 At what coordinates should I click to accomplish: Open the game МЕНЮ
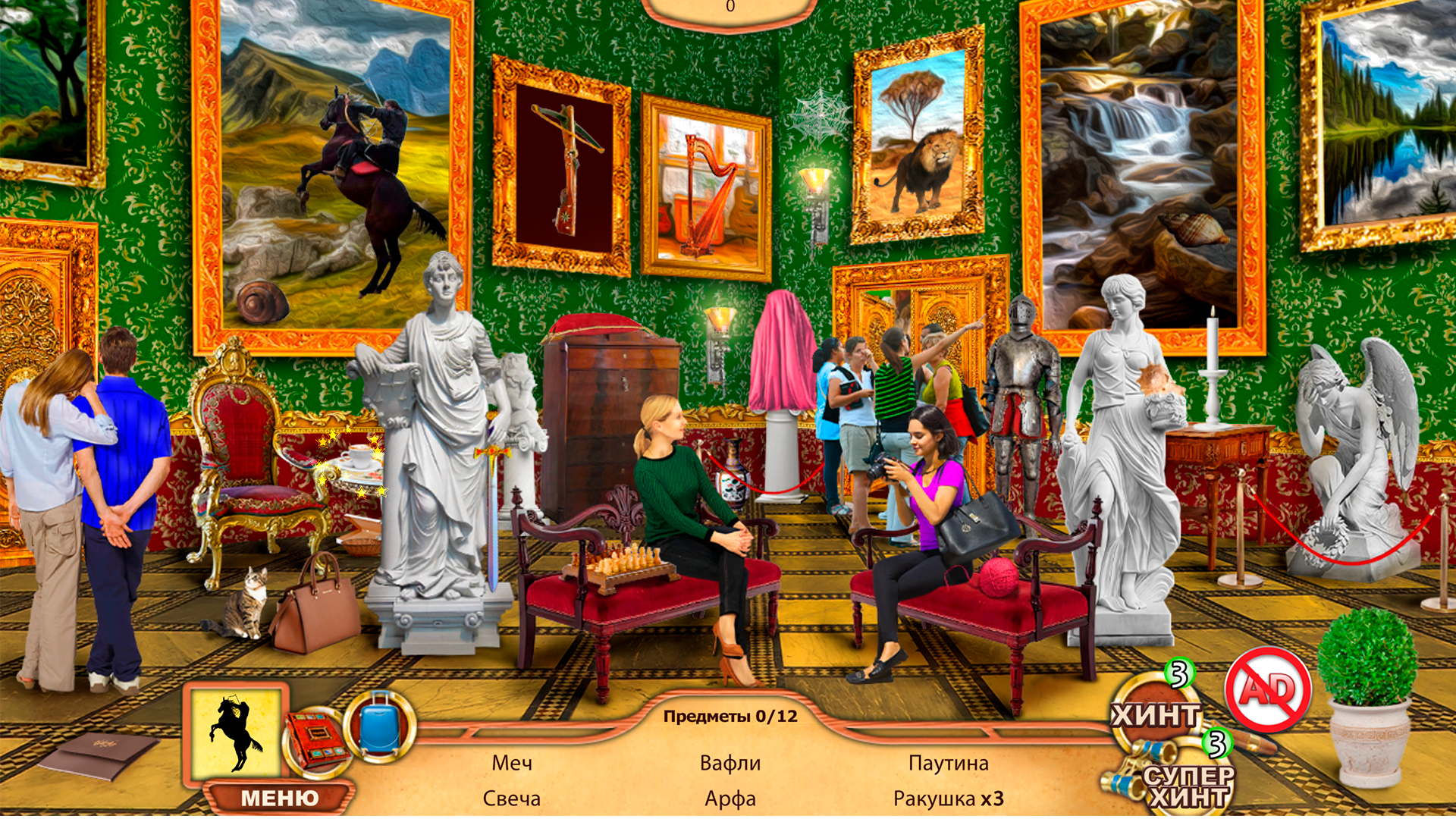pyautogui.click(x=281, y=797)
